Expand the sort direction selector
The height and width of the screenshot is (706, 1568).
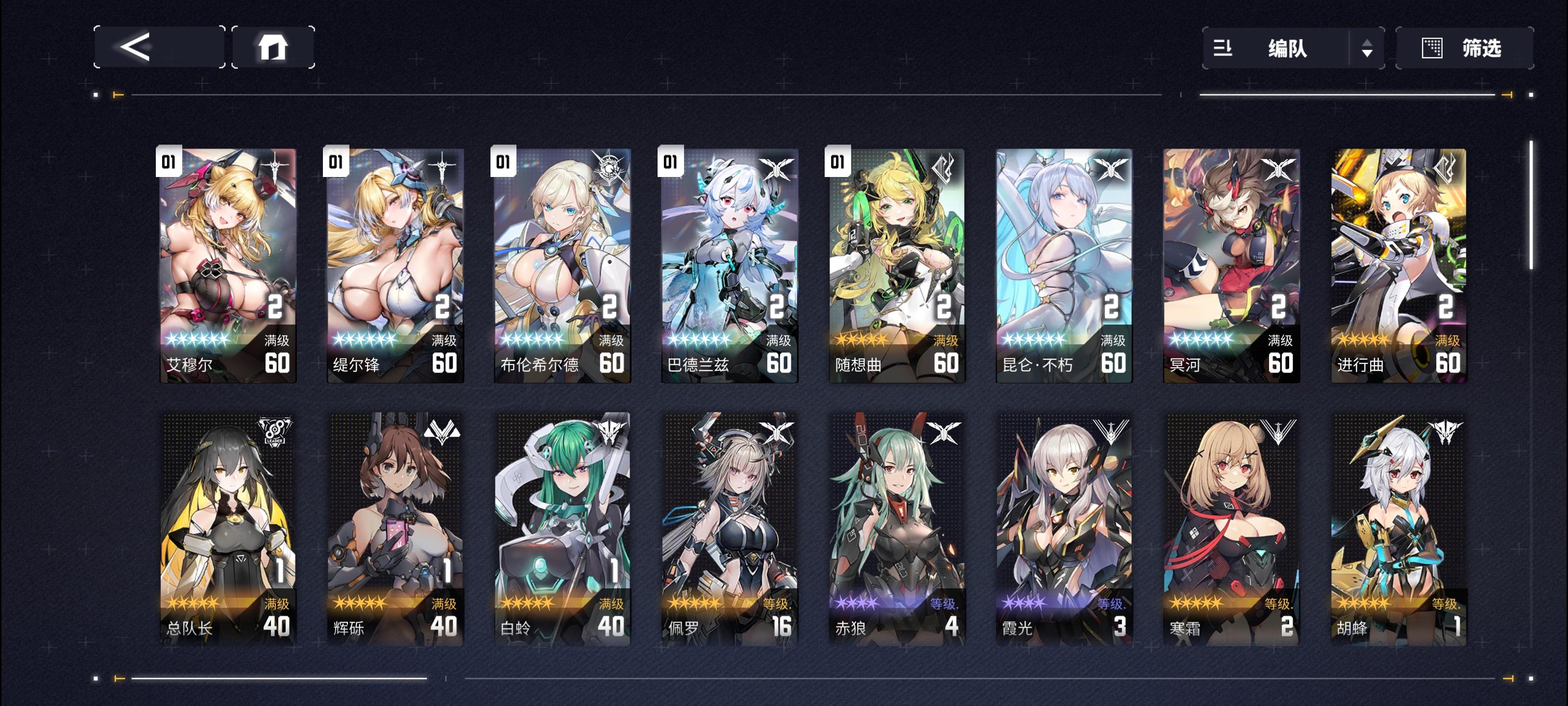[x=1368, y=49]
